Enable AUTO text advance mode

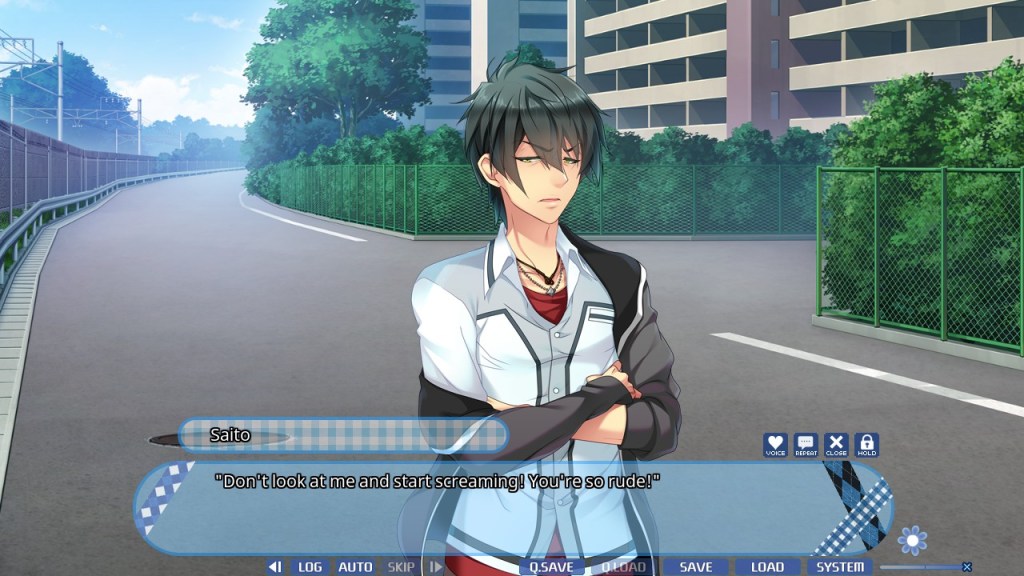pyautogui.click(x=355, y=567)
